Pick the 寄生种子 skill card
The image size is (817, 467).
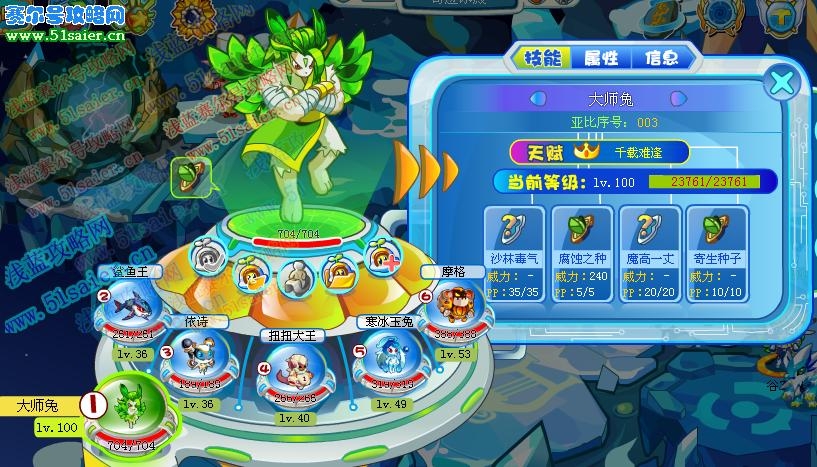point(717,251)
